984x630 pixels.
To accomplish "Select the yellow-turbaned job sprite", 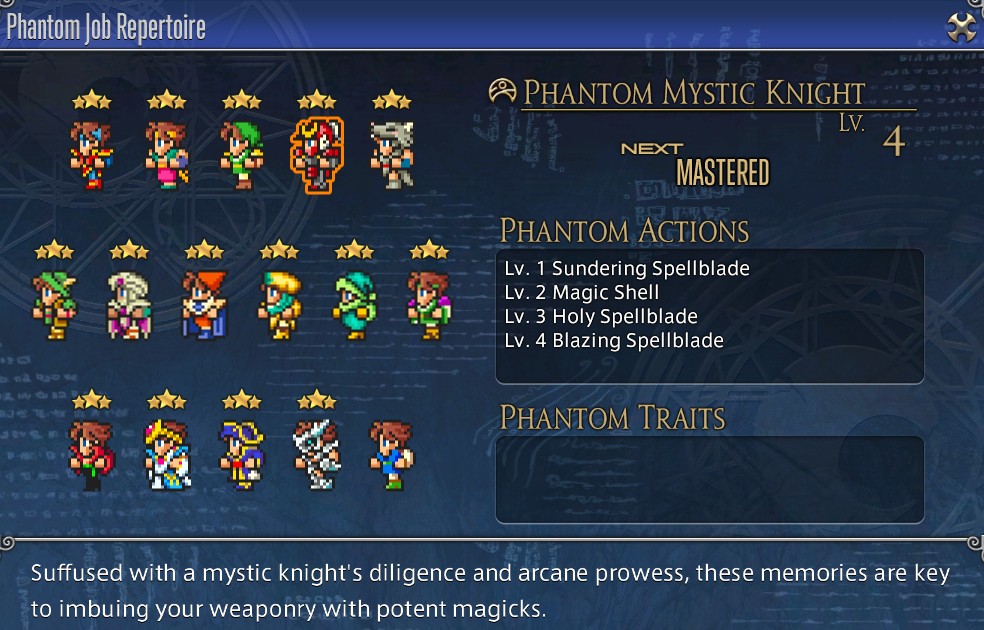I will [x=279, y=305].
